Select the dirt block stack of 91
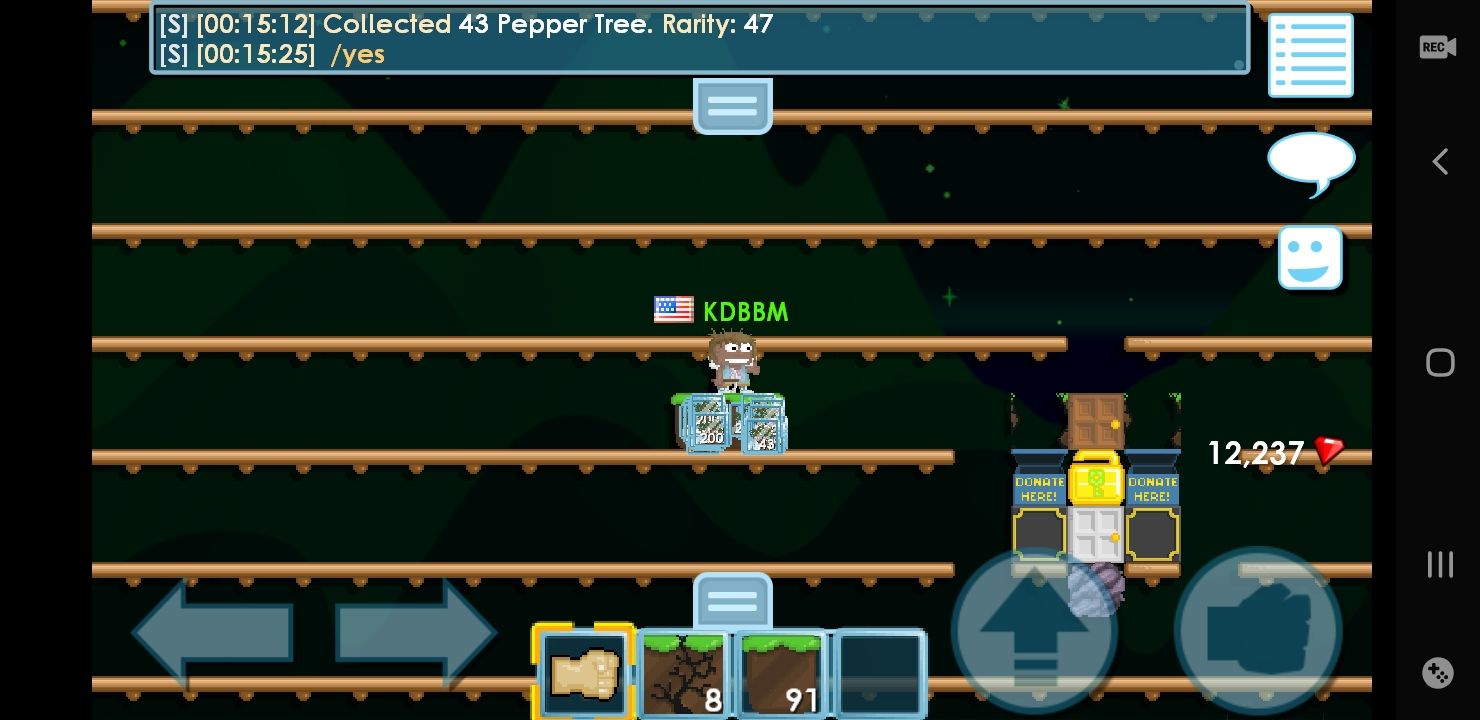The image size is (1480, 720). [x=781, y=672]
